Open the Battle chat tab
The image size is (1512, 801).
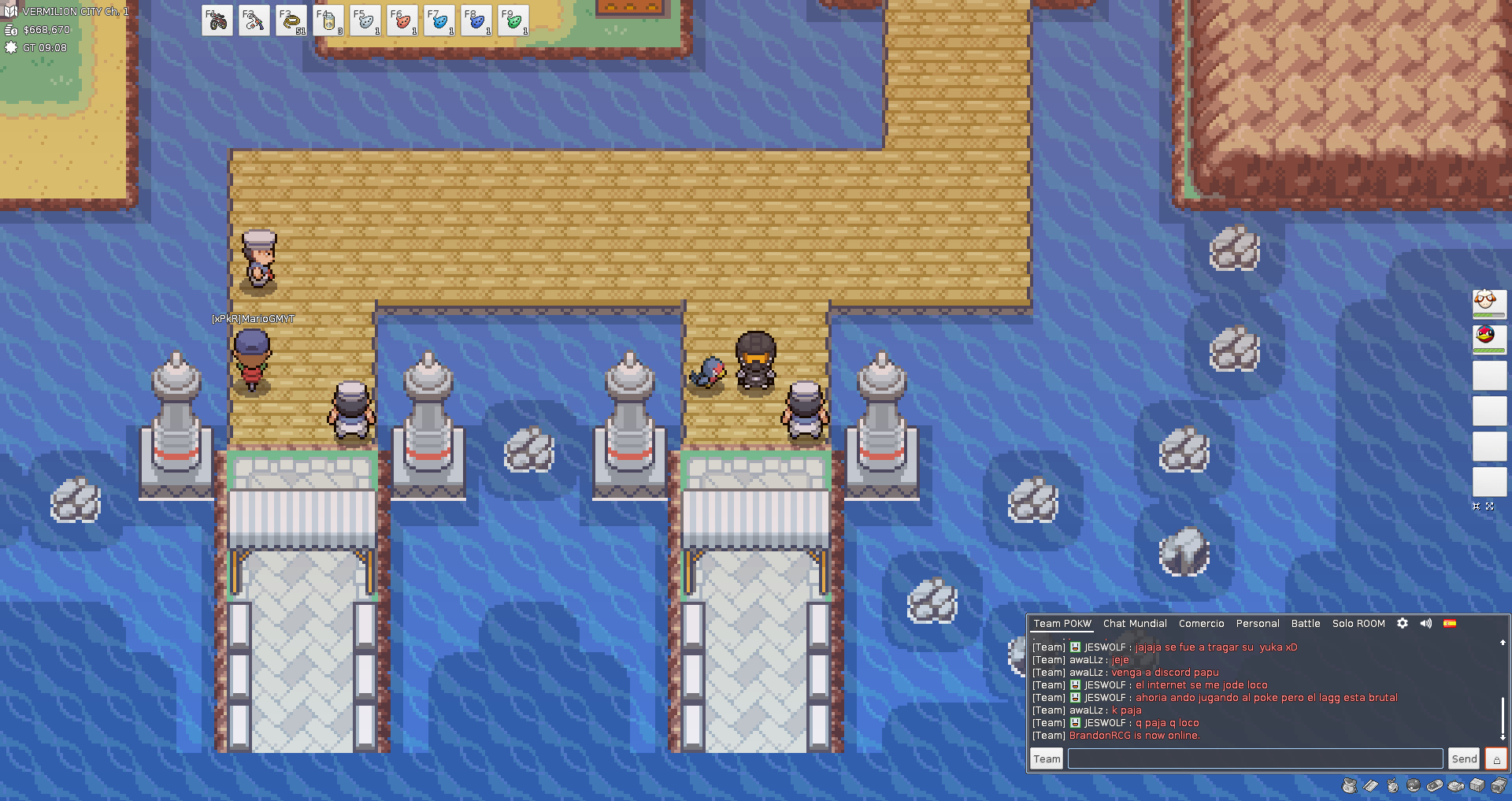click(1306, 624)
